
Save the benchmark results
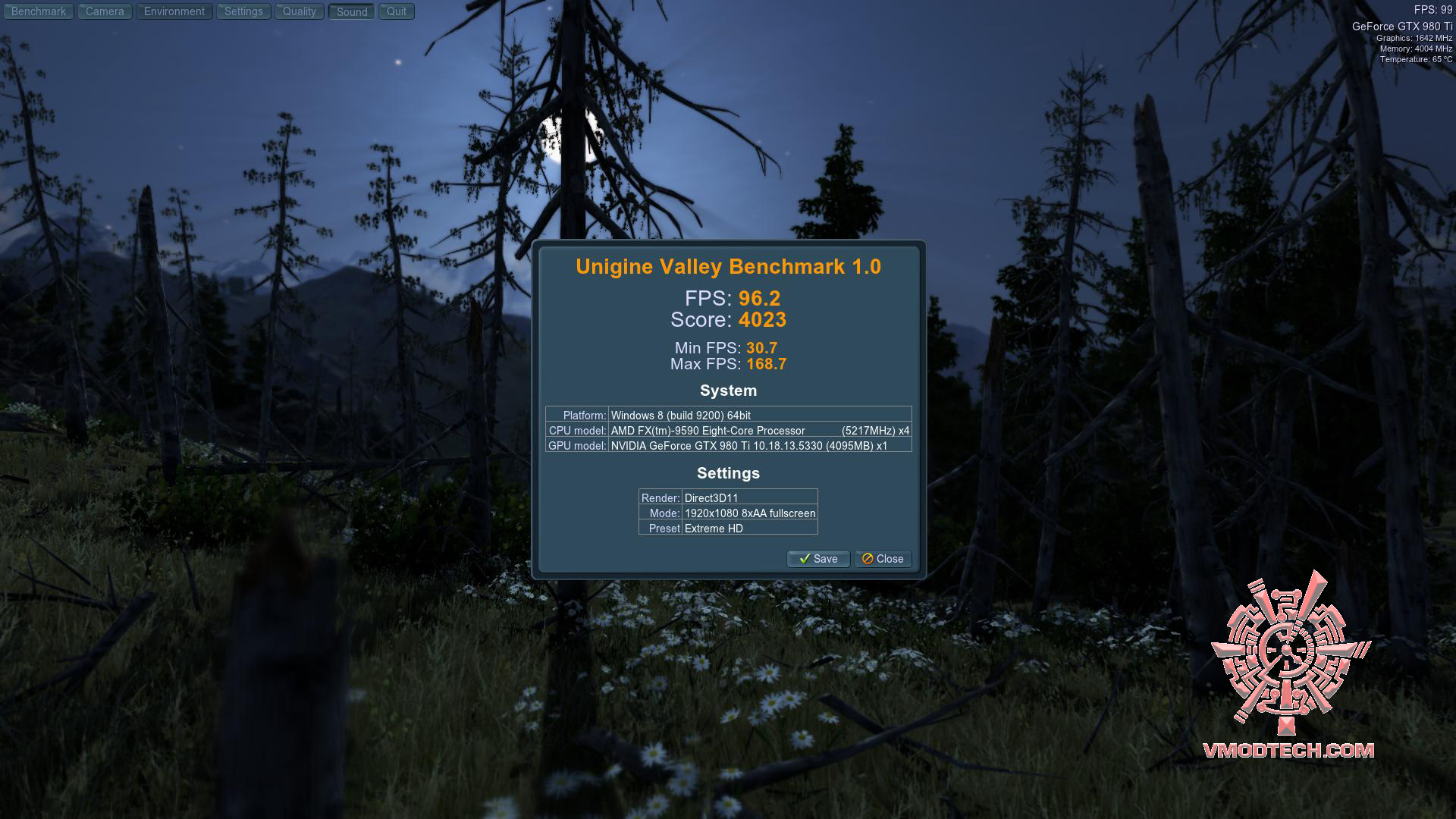[x=818, y=559]
